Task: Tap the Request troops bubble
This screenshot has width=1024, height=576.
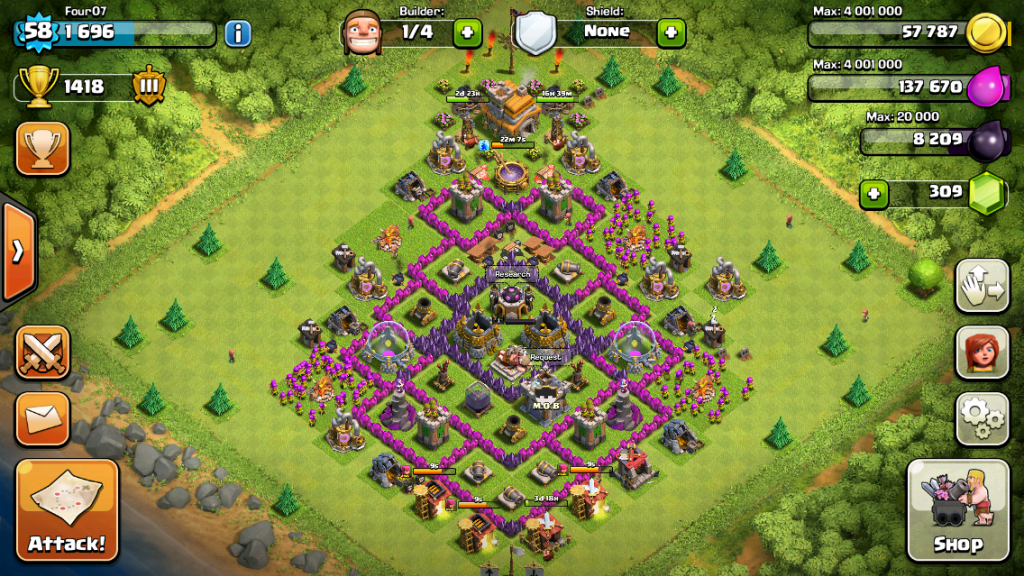Action: click(545, 357)
